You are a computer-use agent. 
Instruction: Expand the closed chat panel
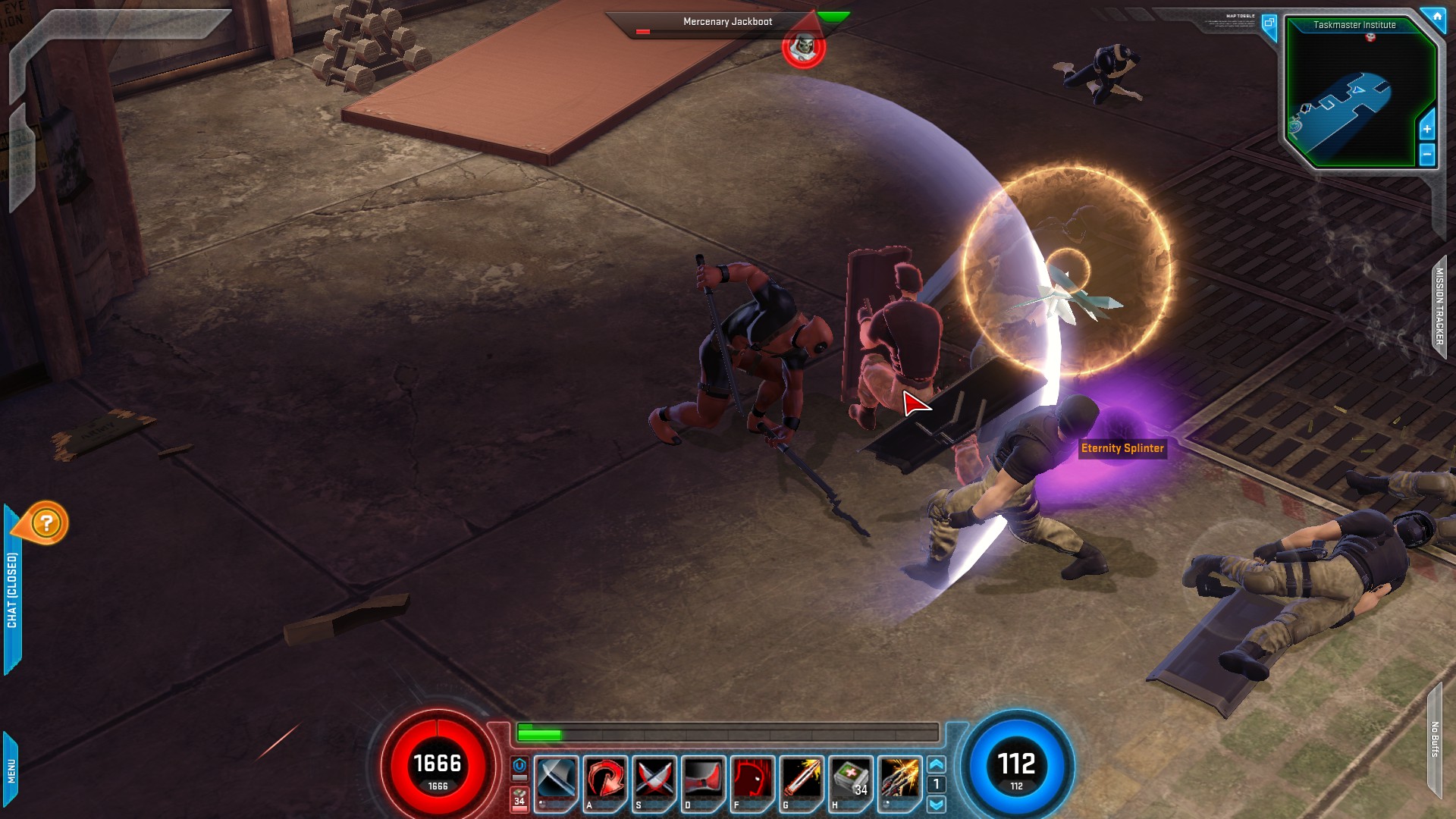[12, 590]
